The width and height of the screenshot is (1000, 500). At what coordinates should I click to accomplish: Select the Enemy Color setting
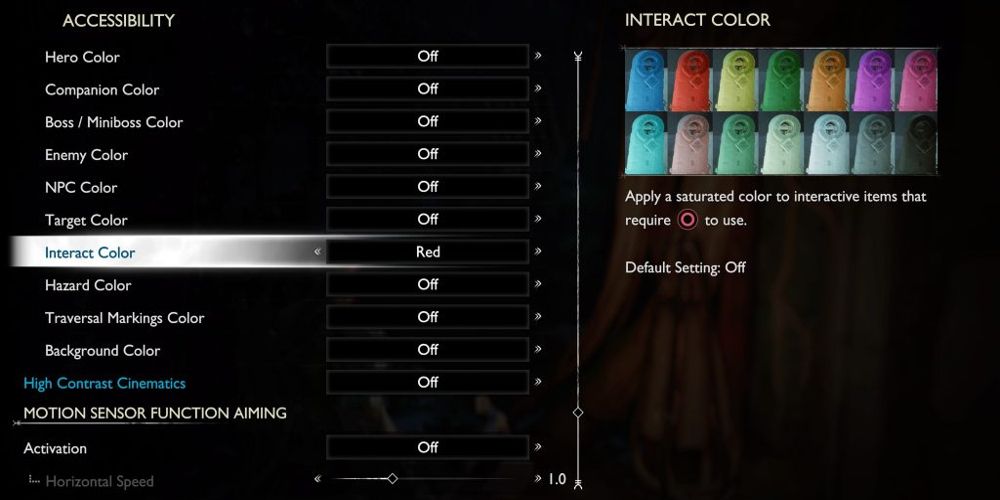[86, 155]
